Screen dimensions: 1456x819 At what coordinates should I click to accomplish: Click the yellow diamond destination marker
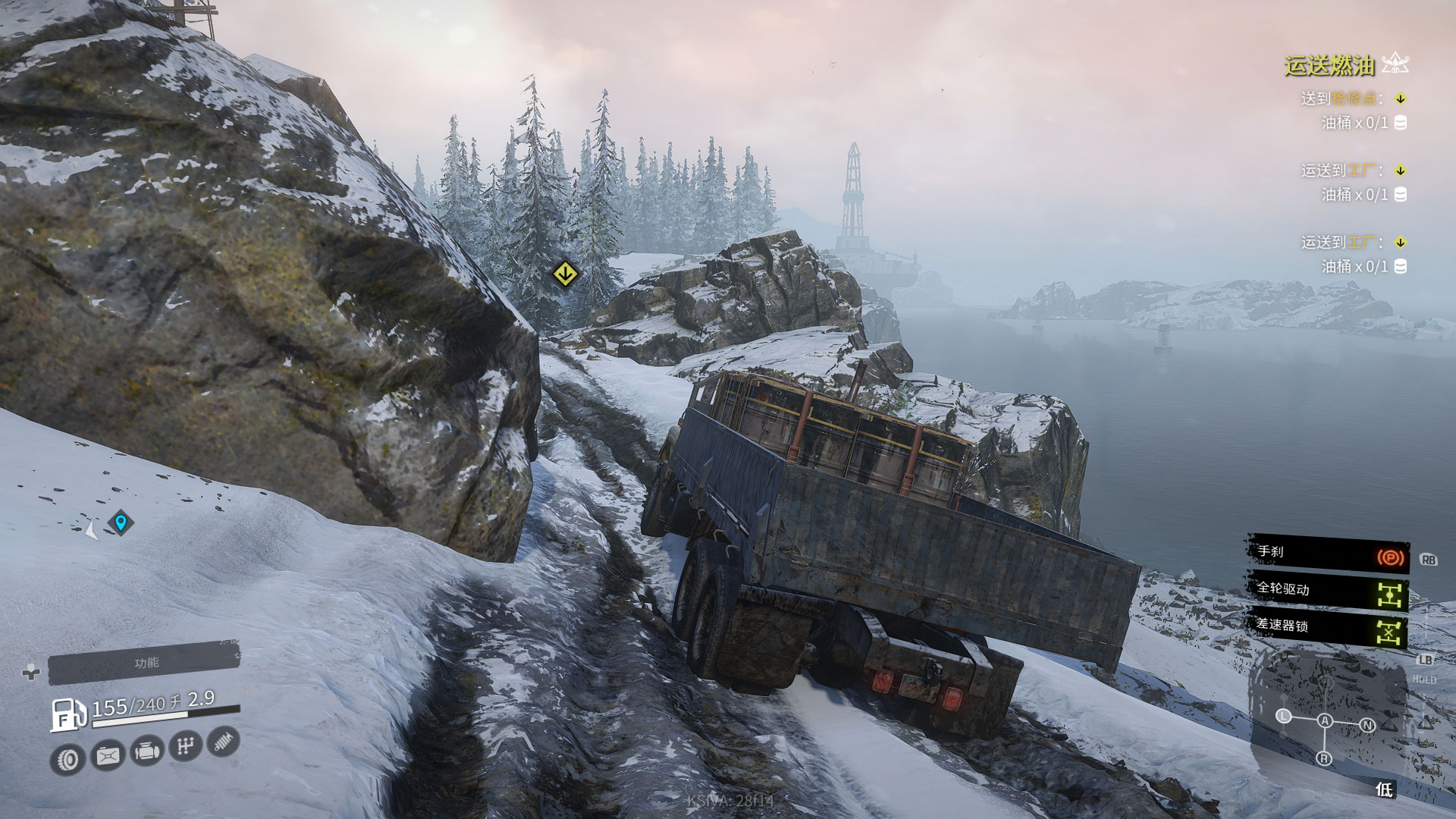click(x=564, y=273)
